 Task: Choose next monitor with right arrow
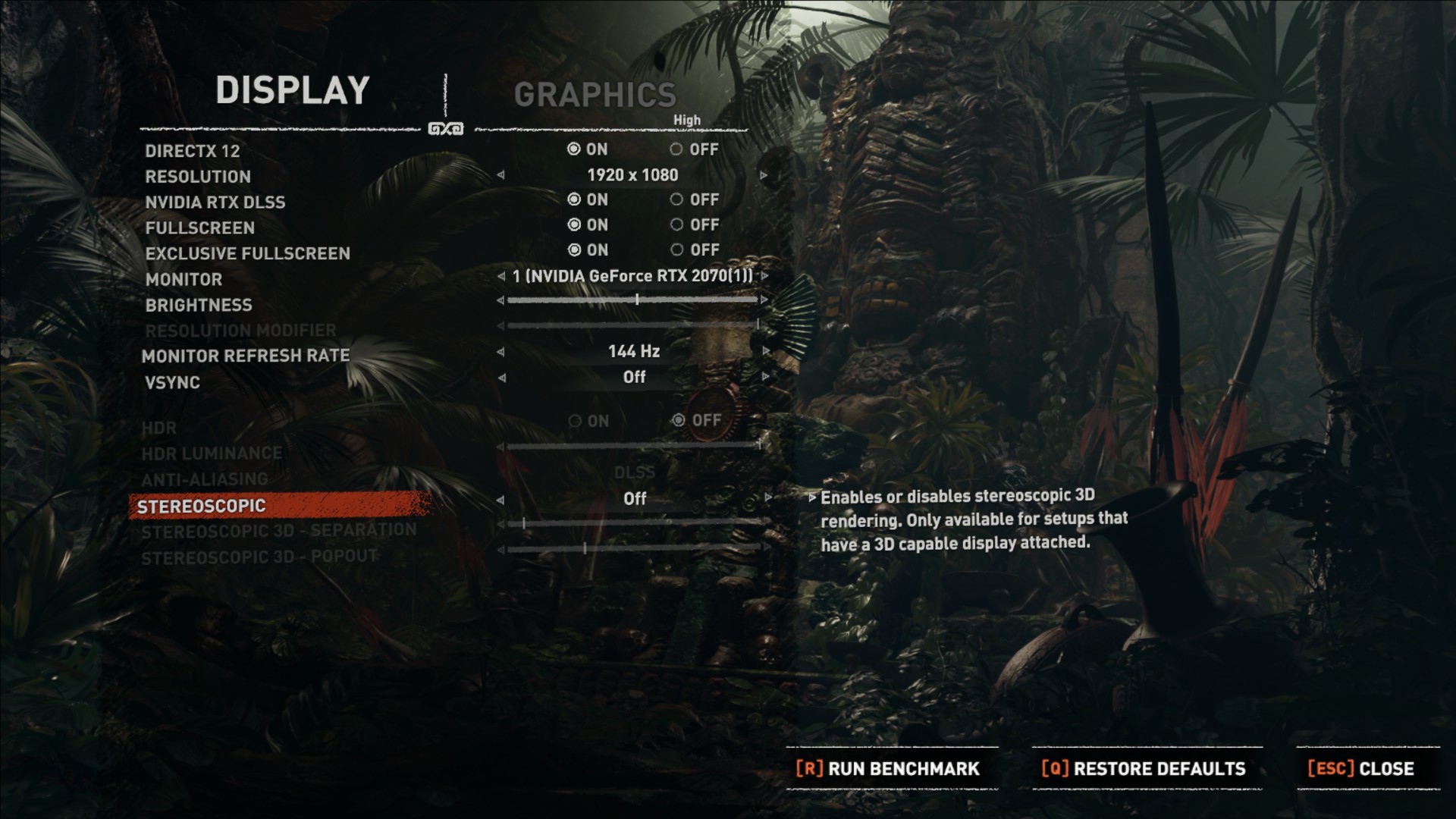point(765,276)
